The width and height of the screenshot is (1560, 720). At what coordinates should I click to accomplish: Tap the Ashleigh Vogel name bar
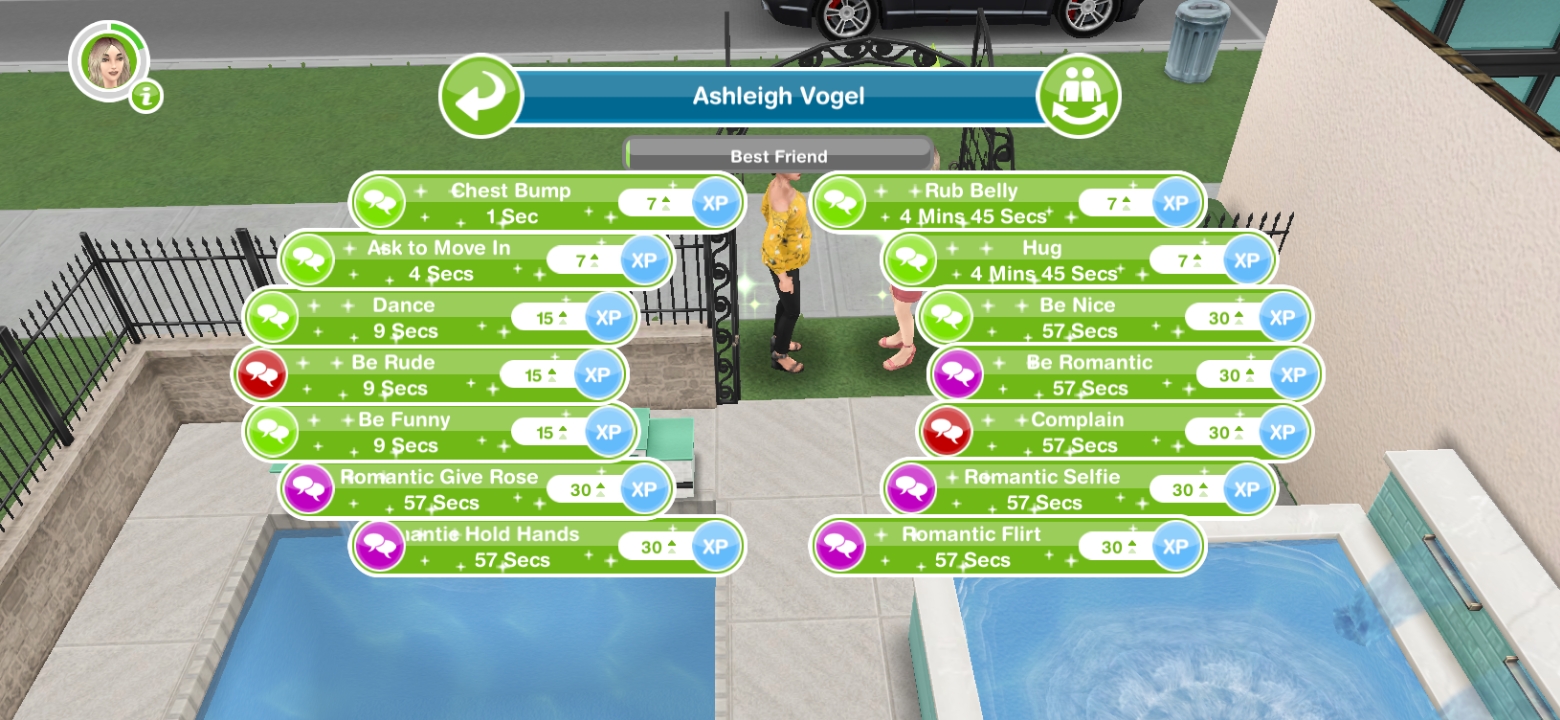(779, 95)
